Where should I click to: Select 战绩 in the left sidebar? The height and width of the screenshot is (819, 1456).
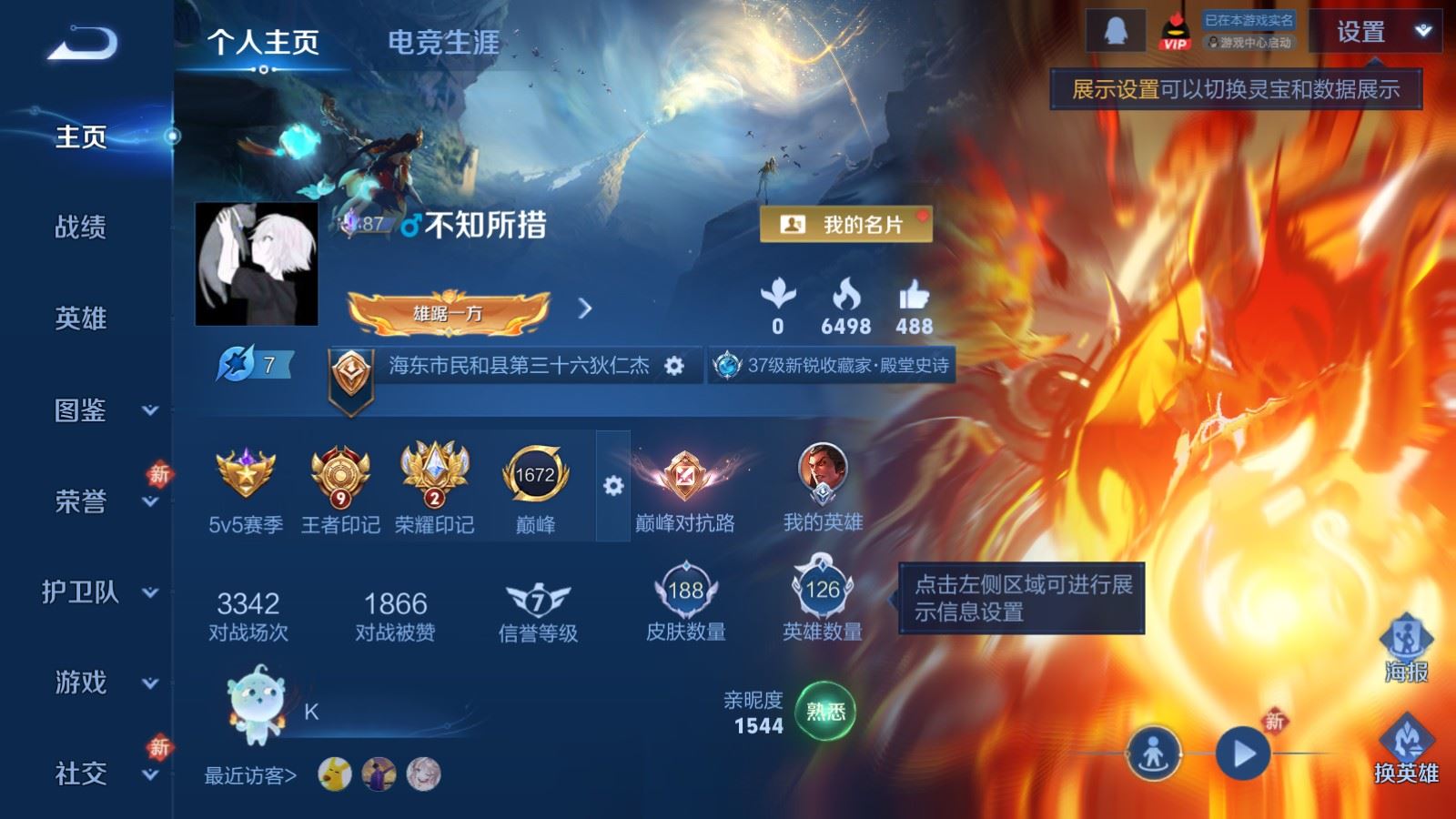[x=80, y=228]
